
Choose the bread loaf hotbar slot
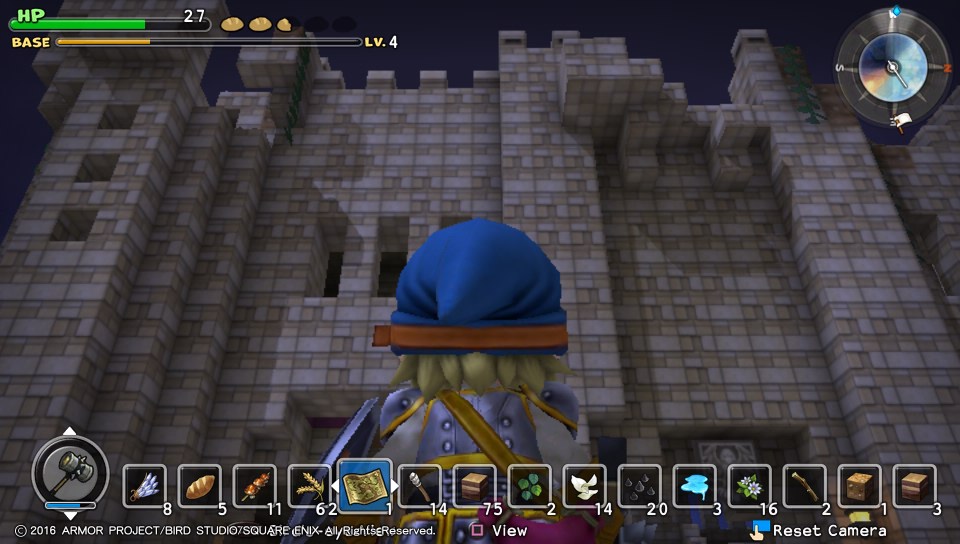200,487
